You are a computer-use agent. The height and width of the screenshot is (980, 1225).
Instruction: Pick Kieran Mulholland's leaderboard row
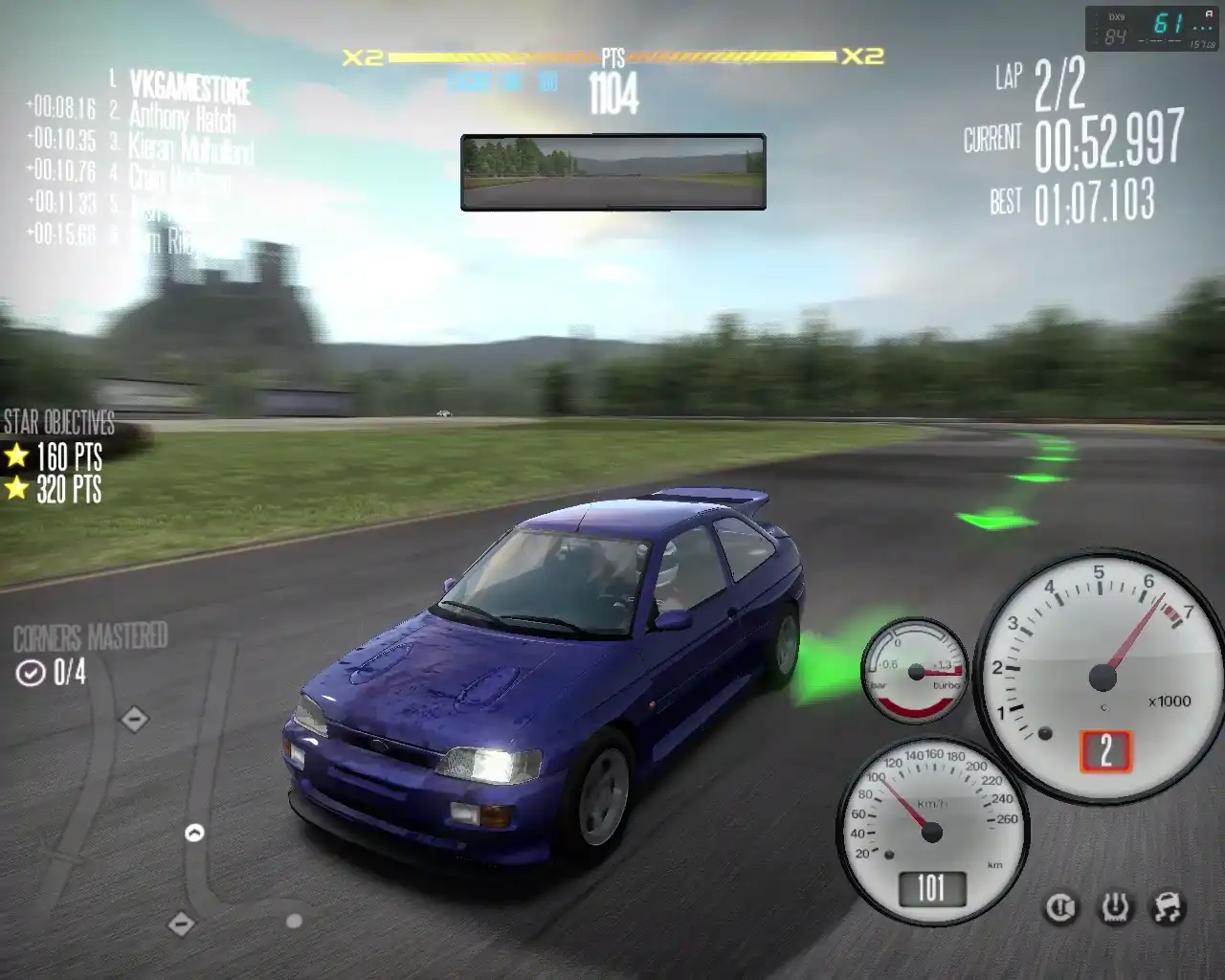(x=190, y=148)
